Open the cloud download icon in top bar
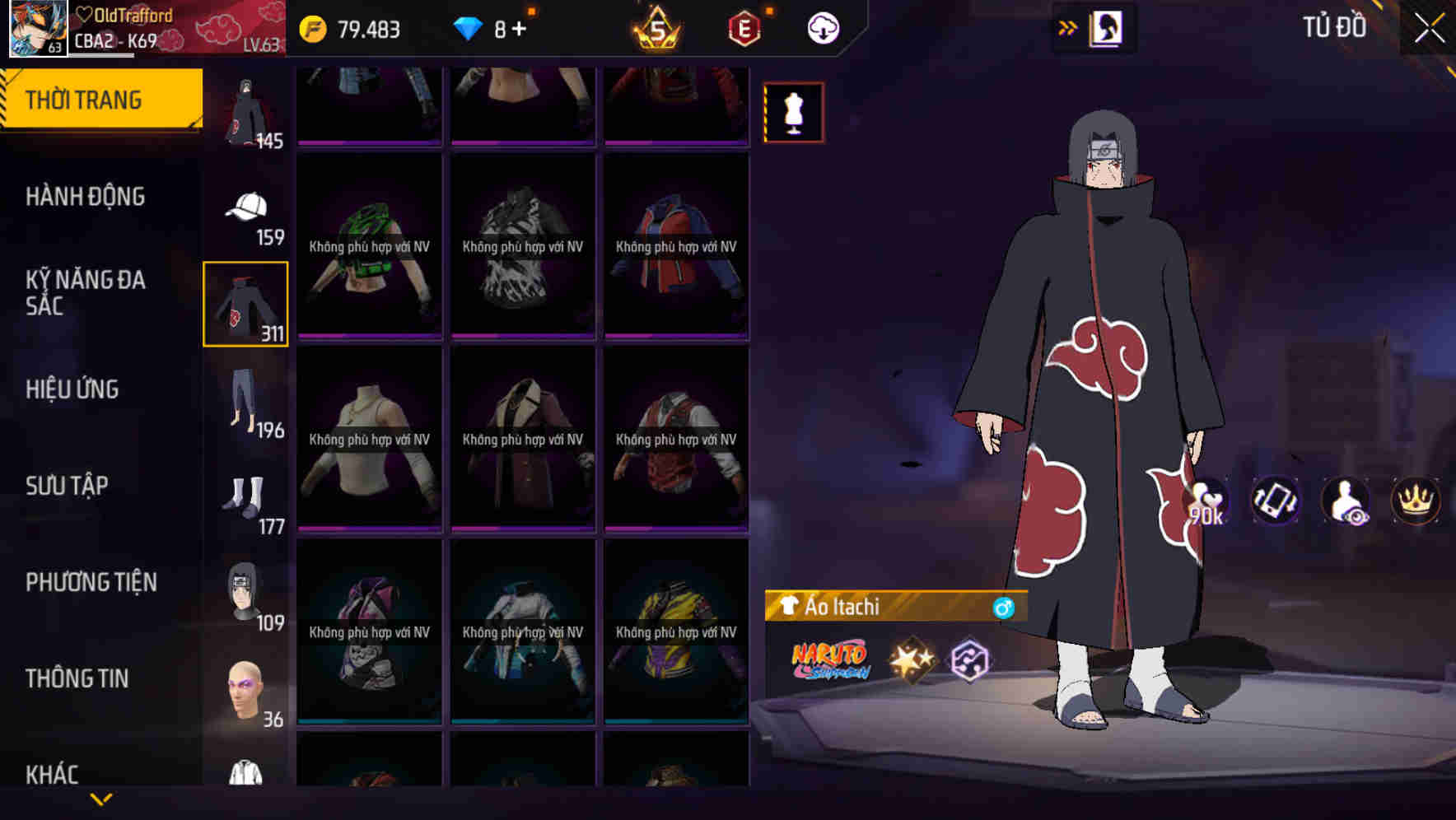Image resolution: width=1456 pixels, height=820 pixels. pos(821,27)
